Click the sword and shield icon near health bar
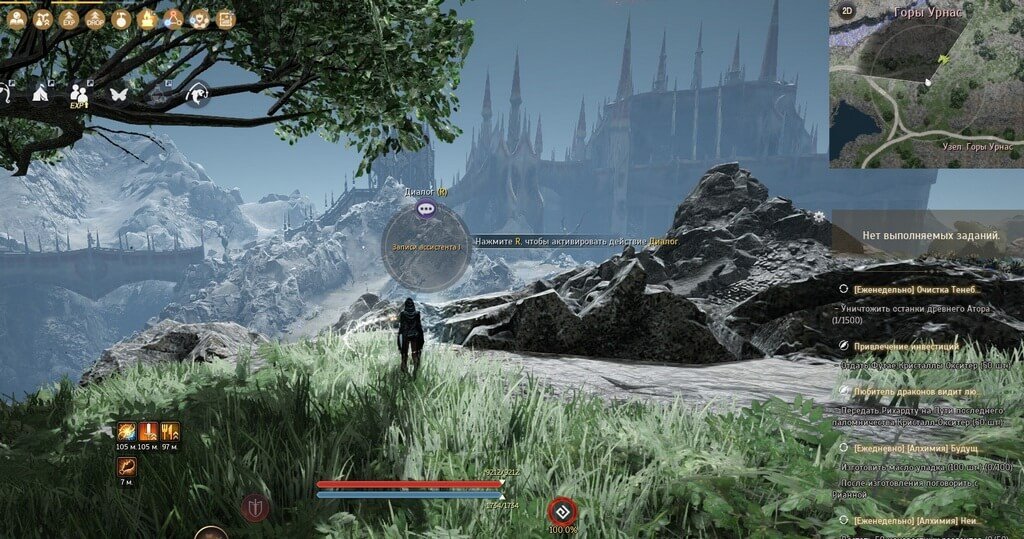1024x539 pixels. (x=256, y=508)
